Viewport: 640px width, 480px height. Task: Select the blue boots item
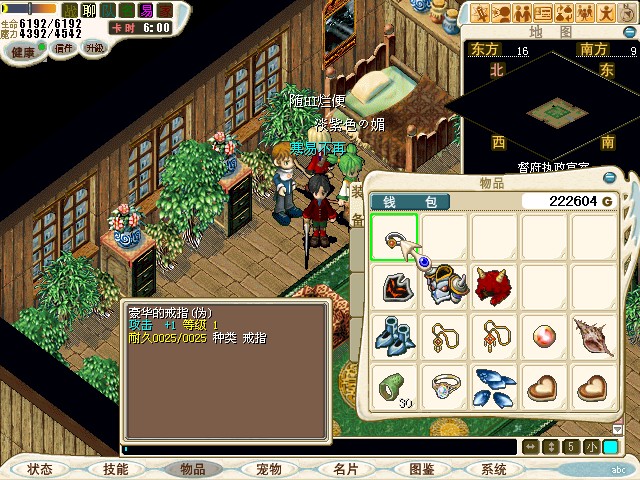(x=394, y=337)
